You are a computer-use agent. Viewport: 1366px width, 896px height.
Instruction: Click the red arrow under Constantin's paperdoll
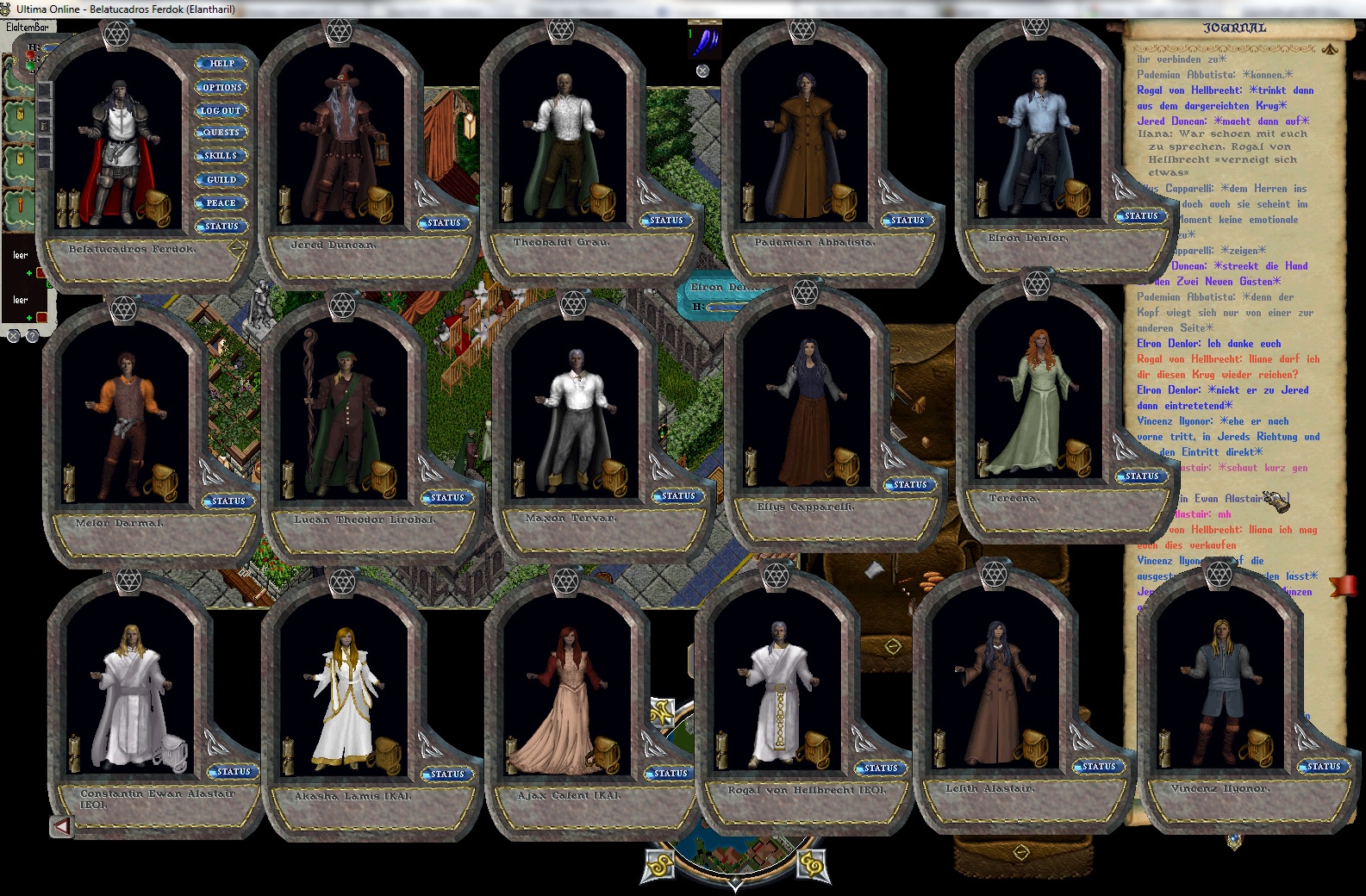point(61,827)
